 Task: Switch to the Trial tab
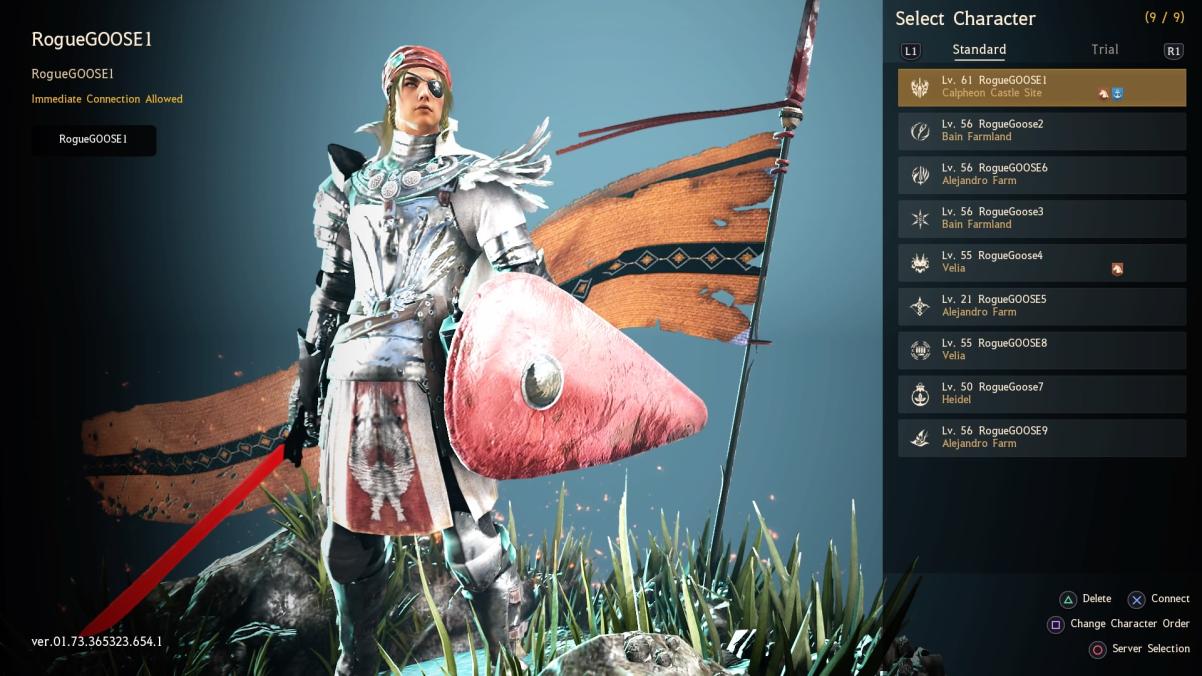point(1104,50)
